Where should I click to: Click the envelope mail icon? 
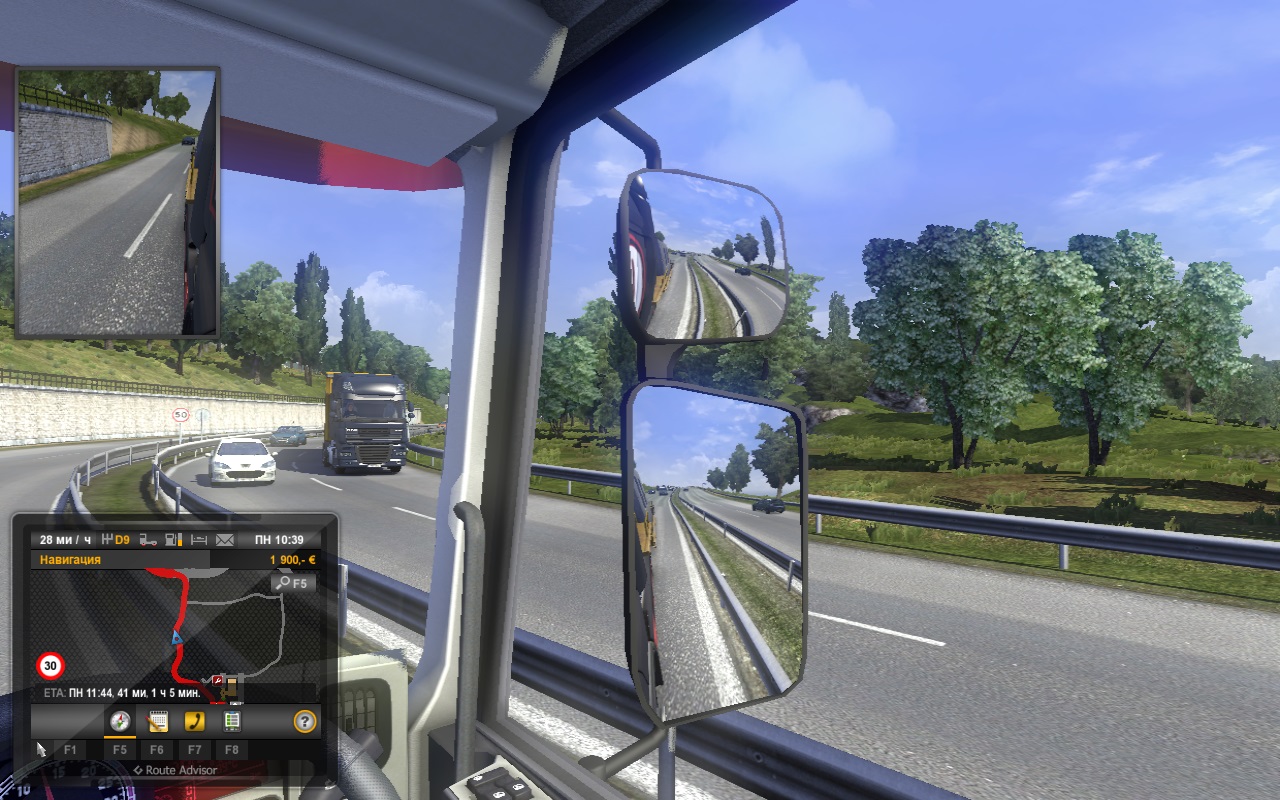[x=224, y=540]
